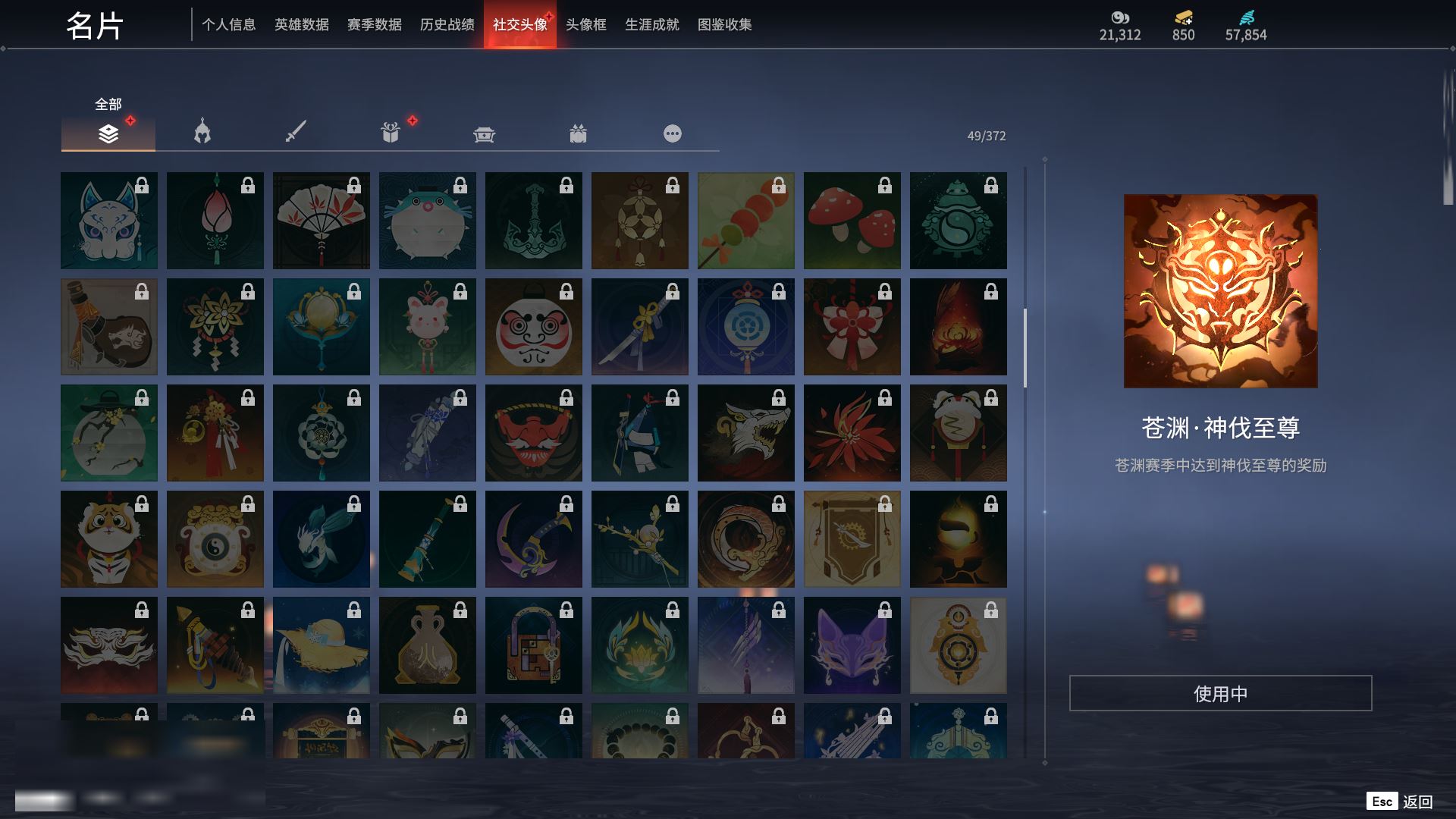This screenshot has width=1456, height=819.
Task: Filter avatars by the helmet category icon
Action: [x=202, y=133]
